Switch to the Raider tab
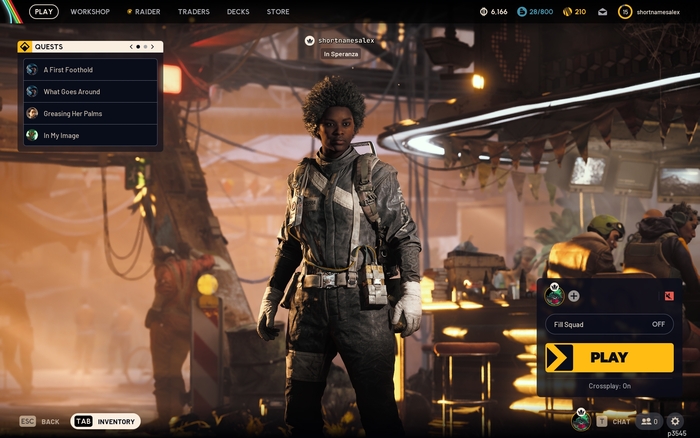The image size is (700, 438). point(147,12)
